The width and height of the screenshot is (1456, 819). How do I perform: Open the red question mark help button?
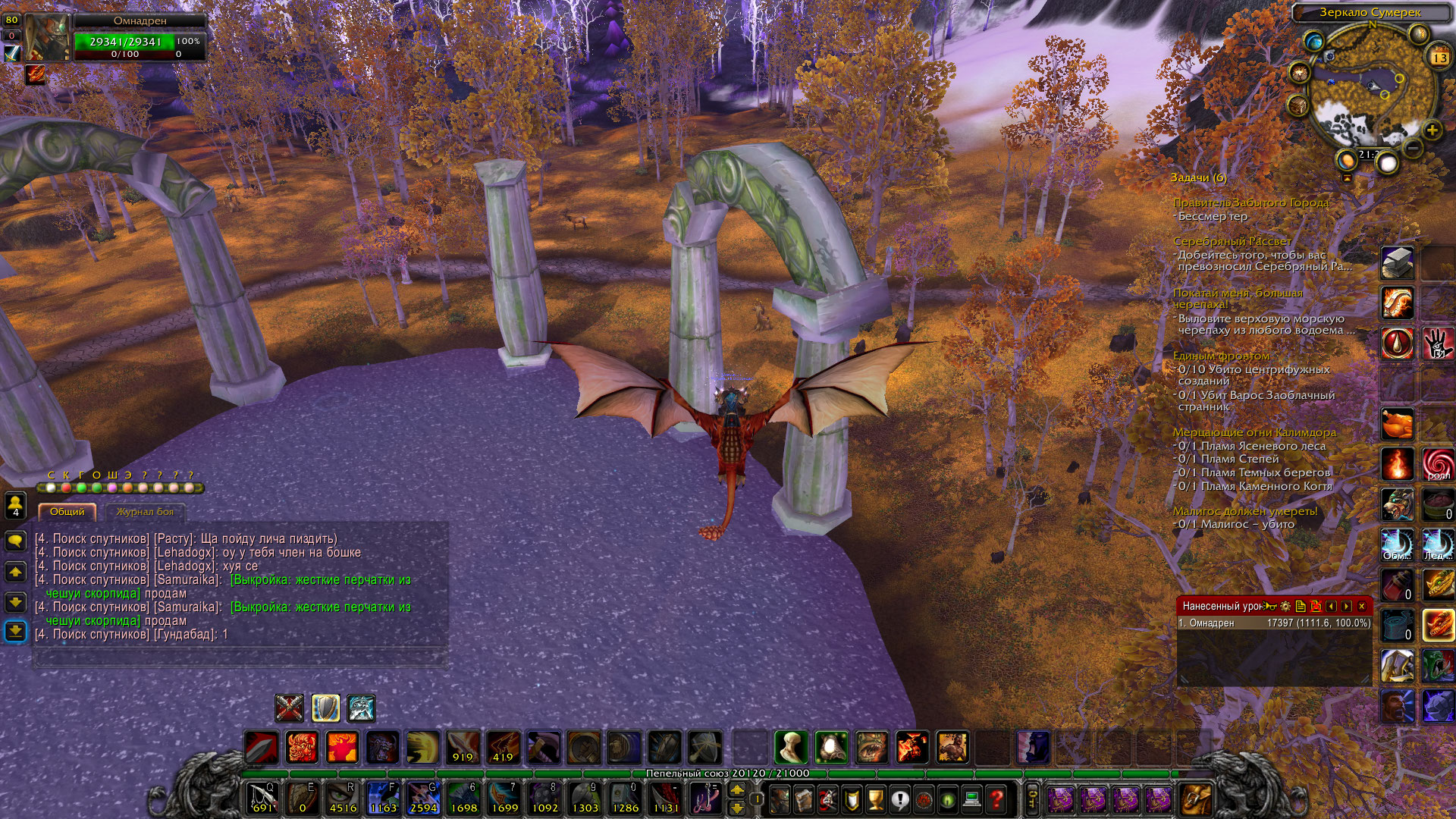click(996, 799)
